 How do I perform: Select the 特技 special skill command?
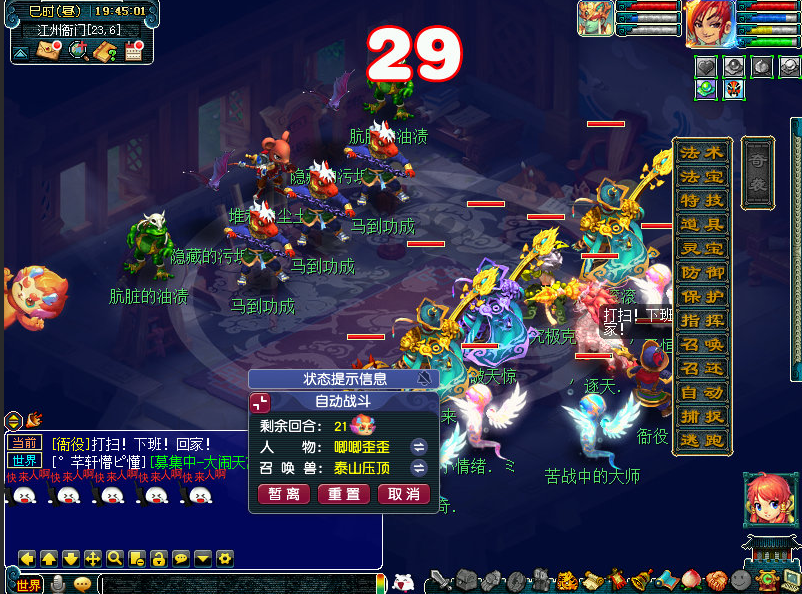click(x=701, y=201)
